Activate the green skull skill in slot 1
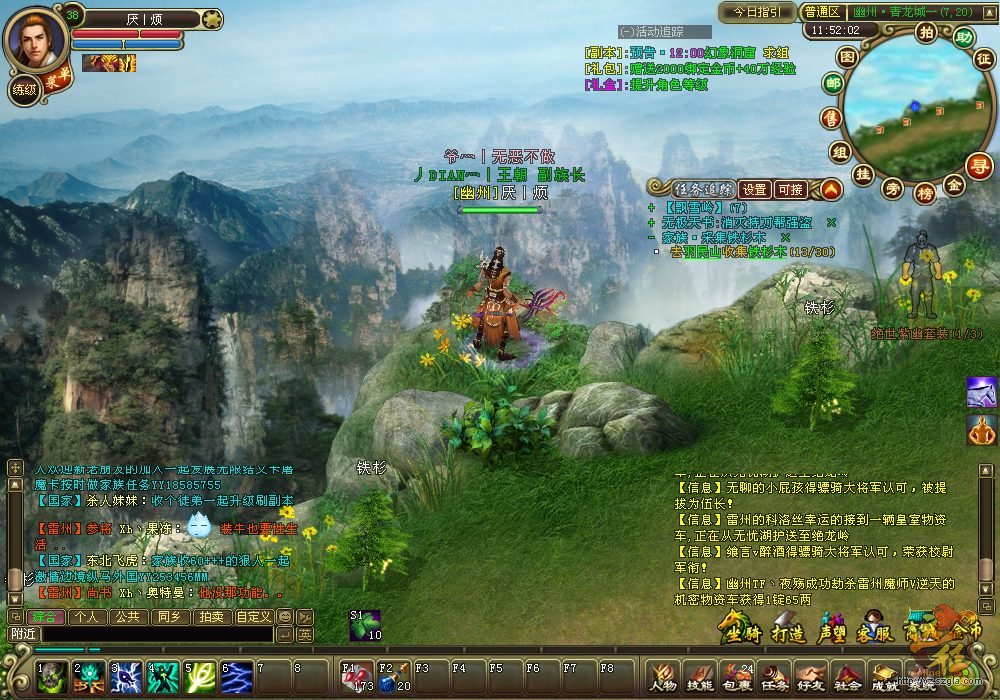The image size is (1000, 700). coord(51,678)
